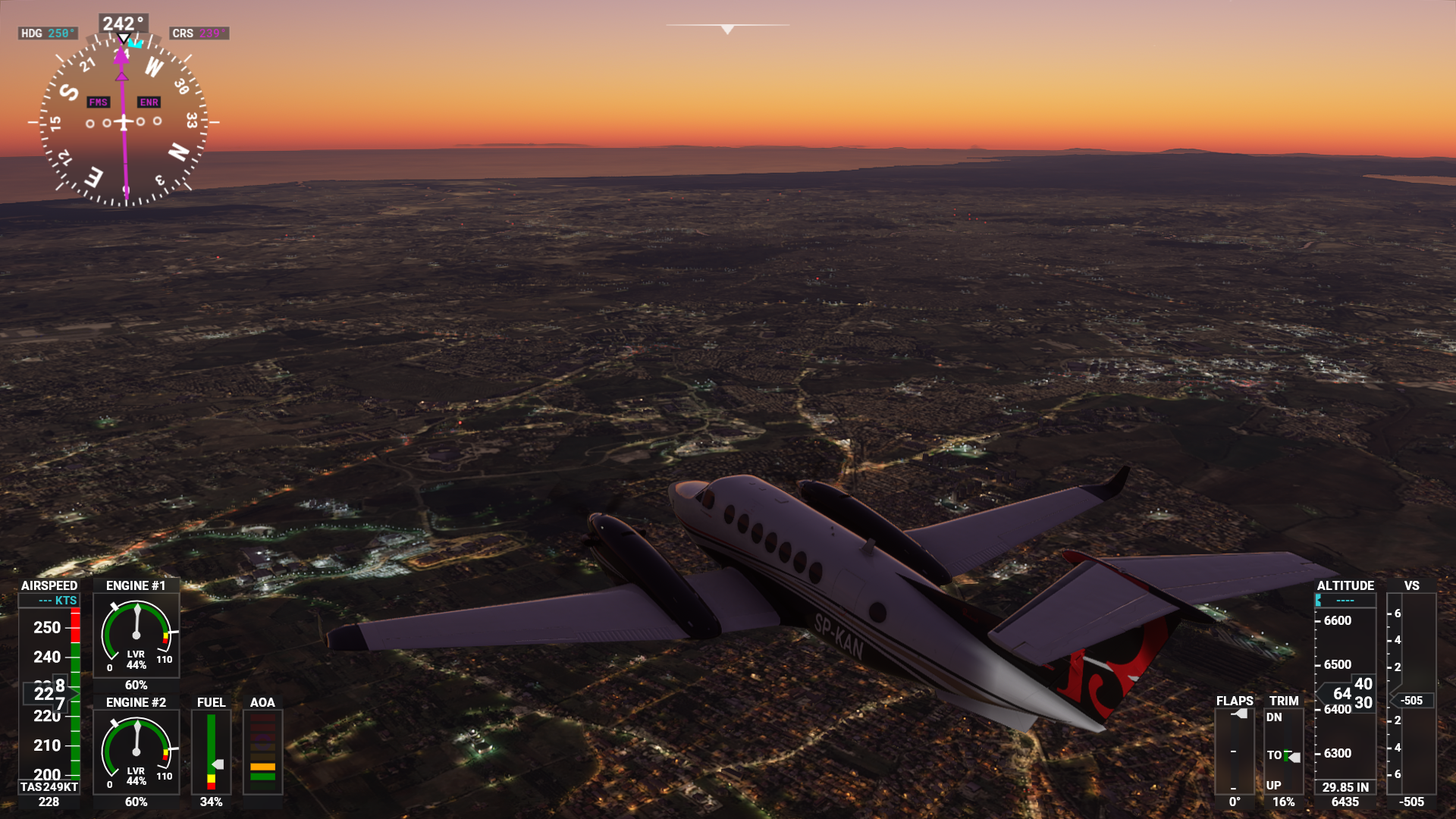Image resolution: width=1456 pixels, height=819 pixels.
Task: Select the flaps position indicator
Action: click(1234, 751)
